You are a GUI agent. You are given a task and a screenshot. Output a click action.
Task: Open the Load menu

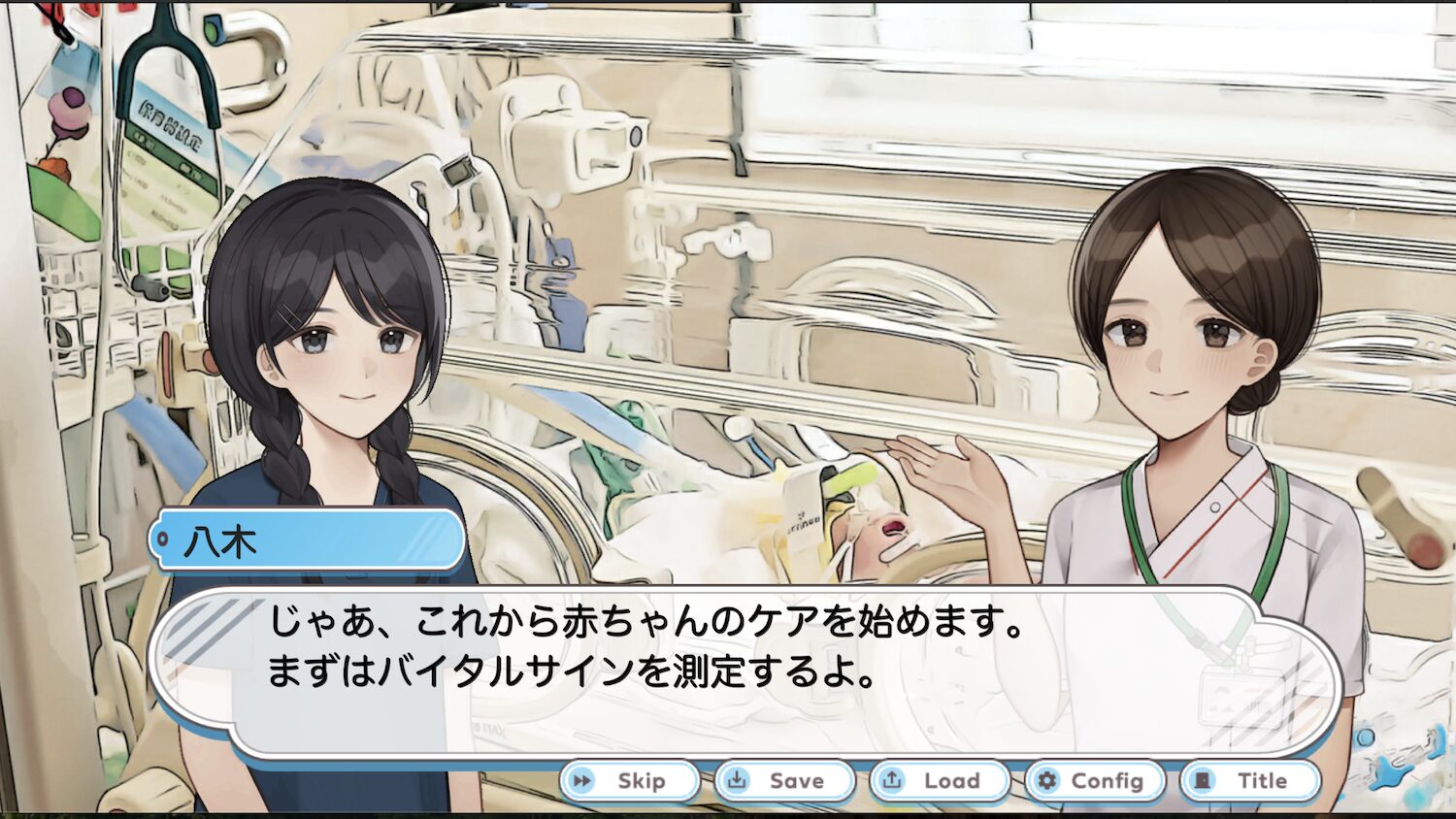[x=940, y=781]
